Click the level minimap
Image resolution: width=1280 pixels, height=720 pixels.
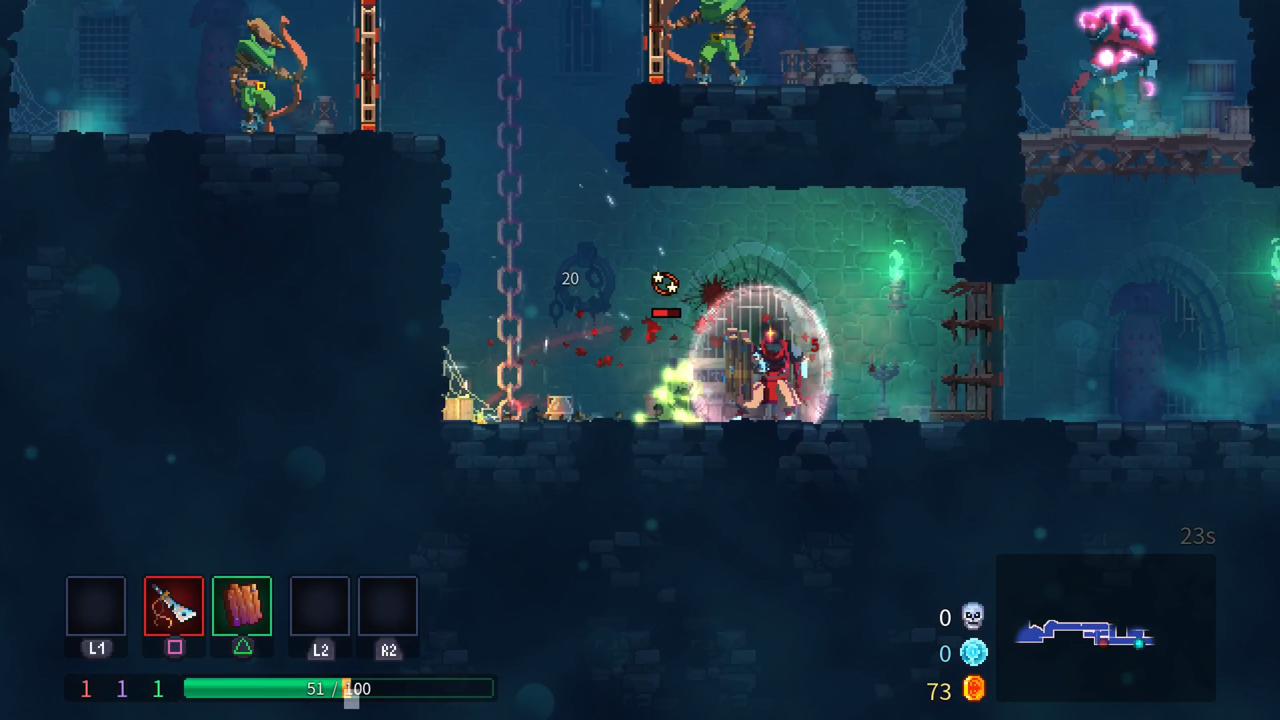coord(1105,627)
